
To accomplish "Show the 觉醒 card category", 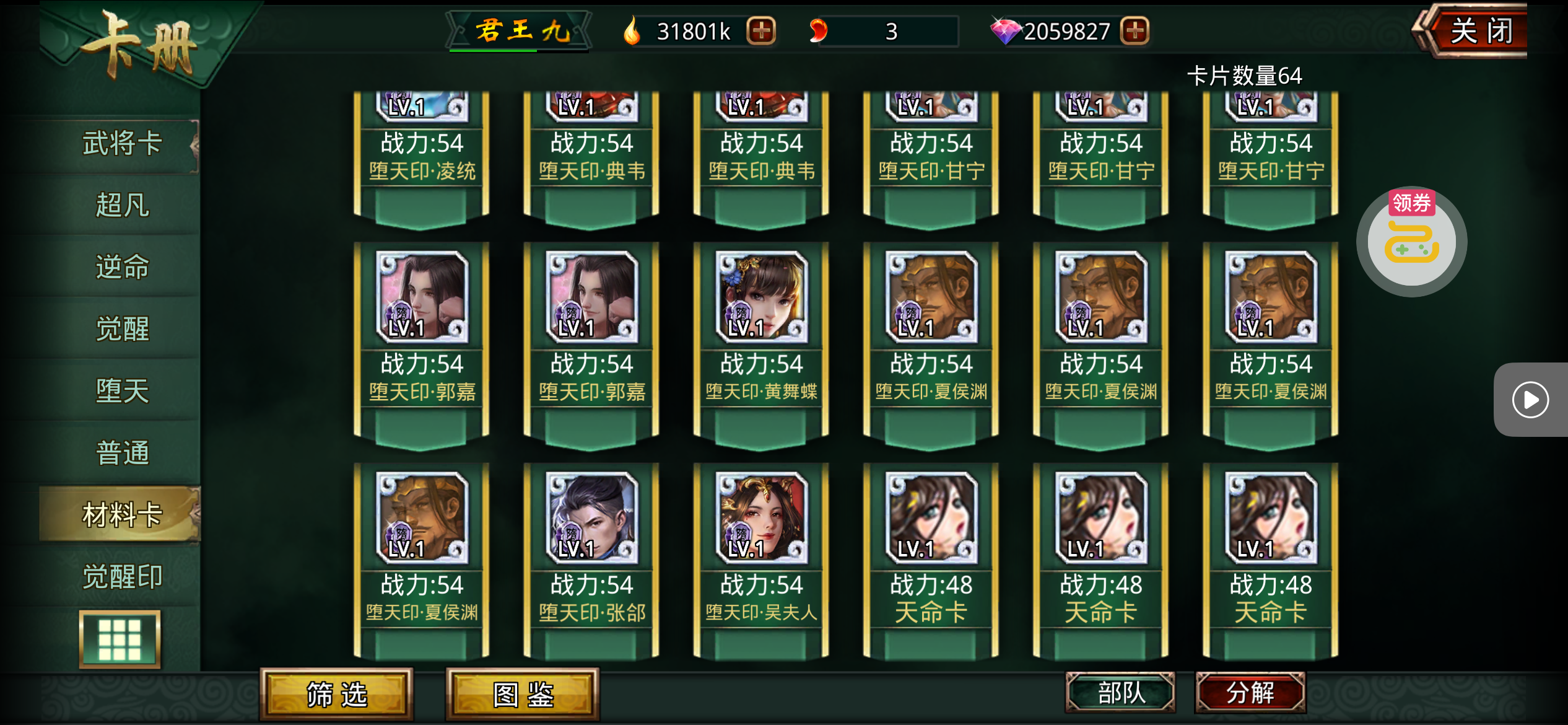I will [x=122, y=329].
